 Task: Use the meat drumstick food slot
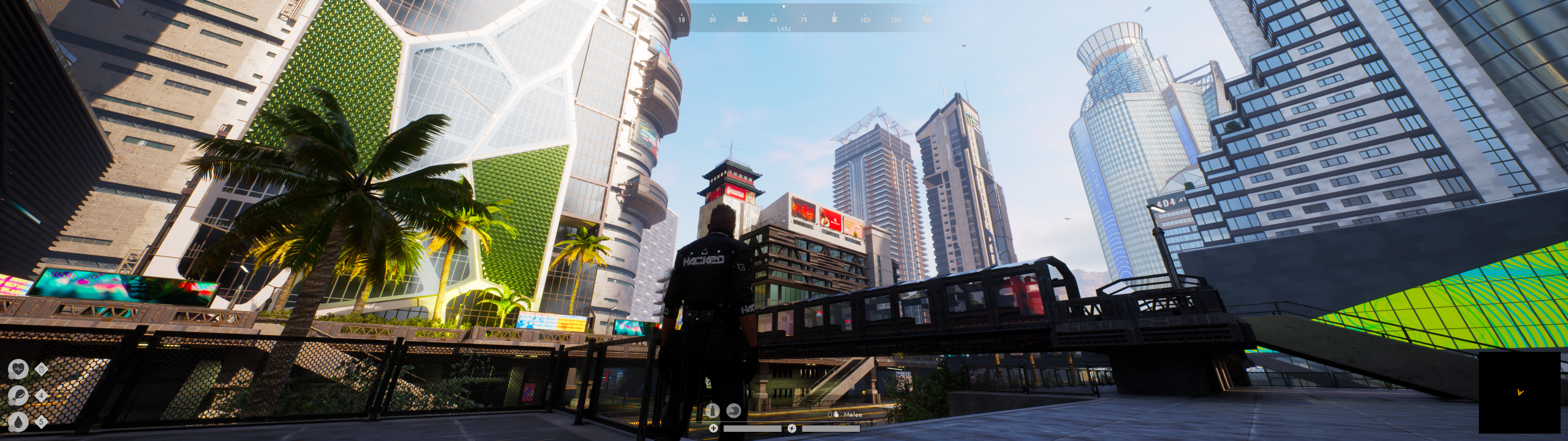tap(18, 395)
